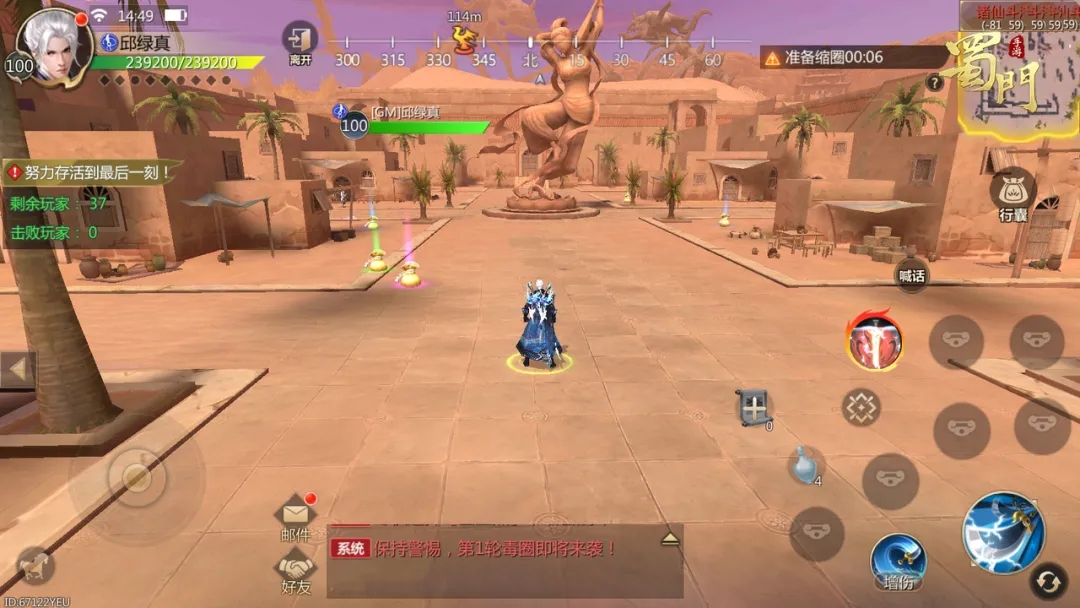Tap the skill swap arrows button

coord(1047,581)
